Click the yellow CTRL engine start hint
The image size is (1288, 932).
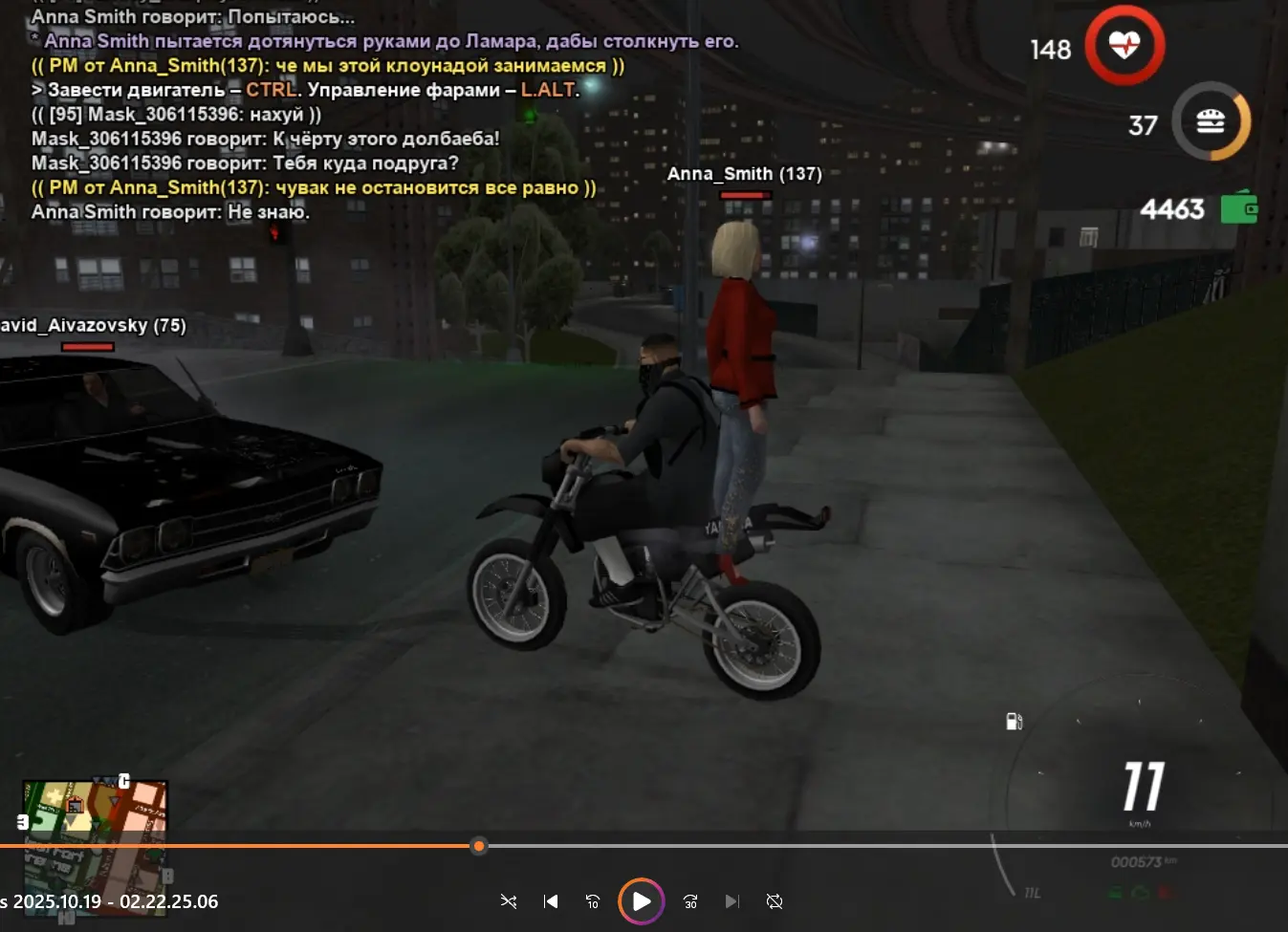[271, 90]
